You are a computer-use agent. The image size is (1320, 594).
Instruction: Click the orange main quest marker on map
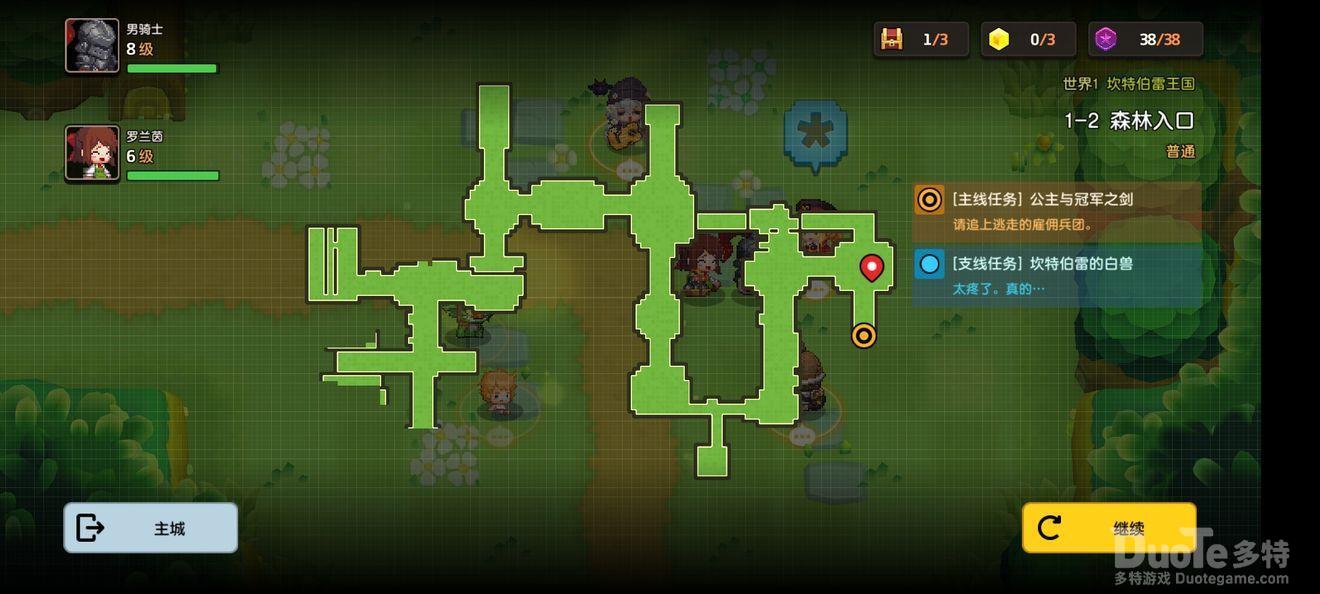(864, 336)
